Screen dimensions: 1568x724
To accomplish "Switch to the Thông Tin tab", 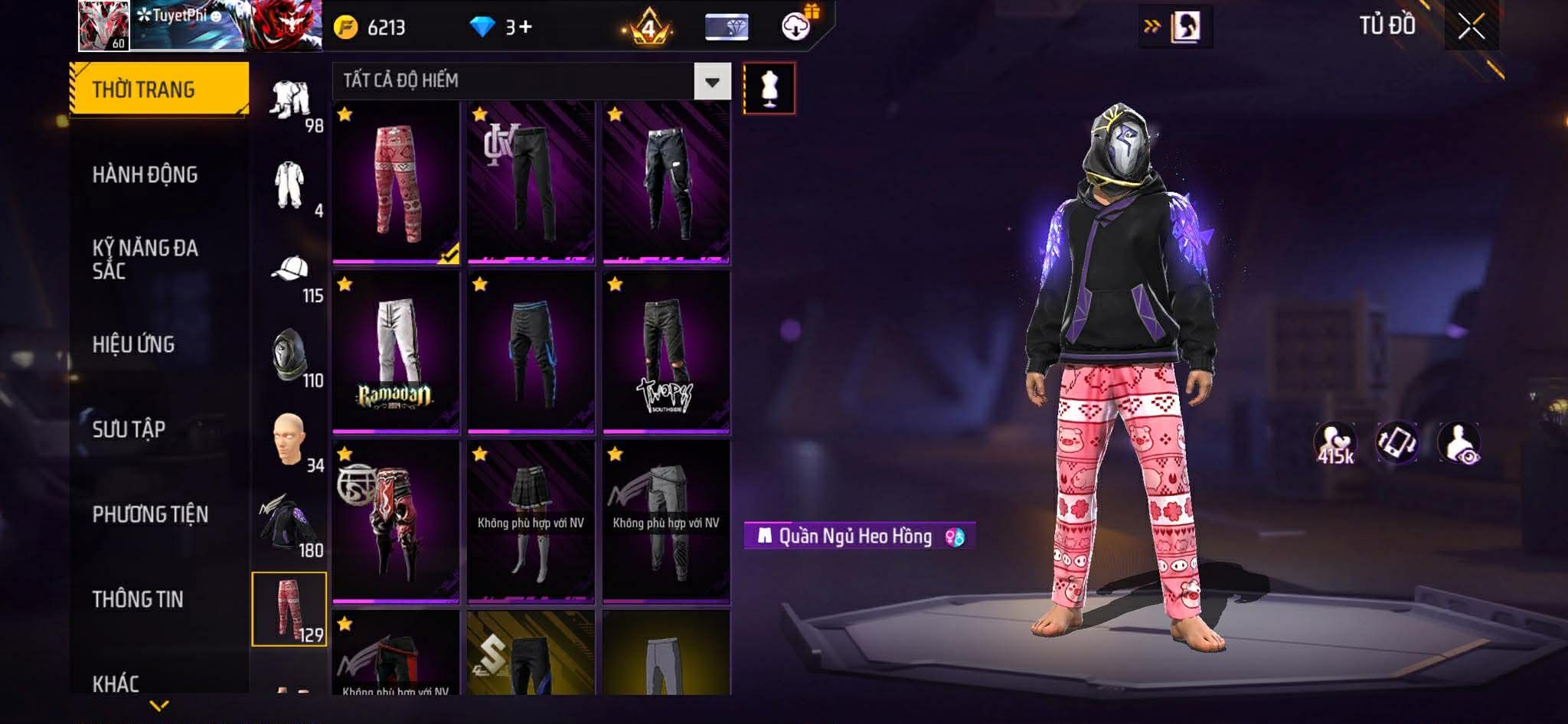I will tap(138, 599).
